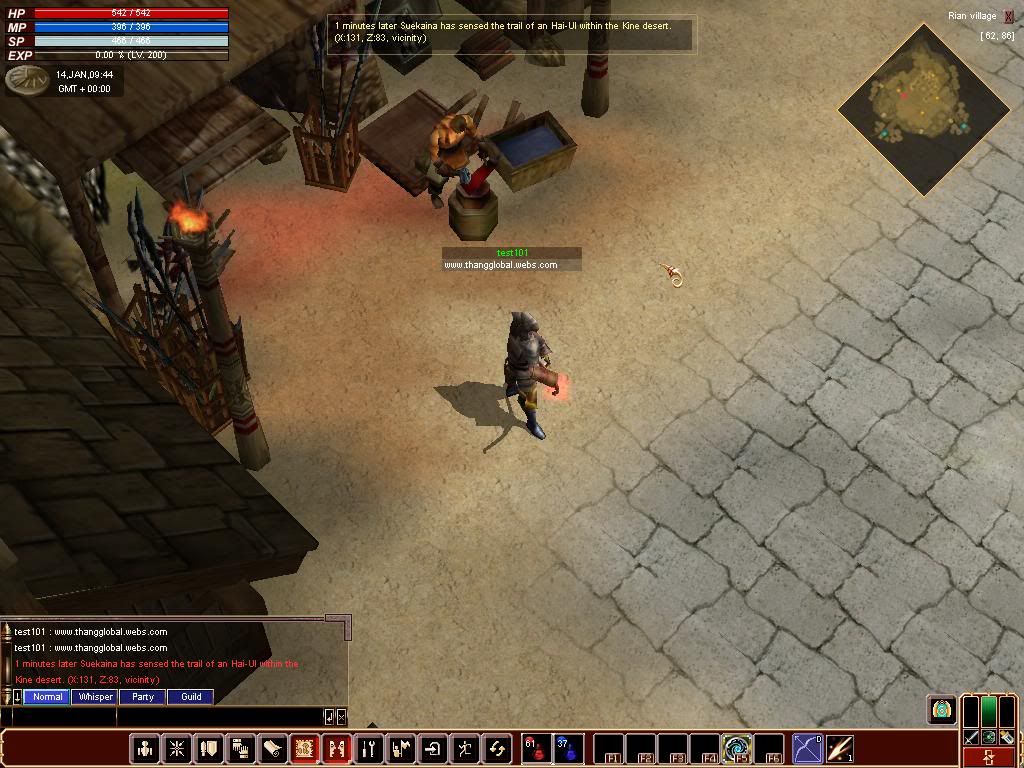Switch chat to the Normal channel
1024x768 pixels.
point(47,697)
